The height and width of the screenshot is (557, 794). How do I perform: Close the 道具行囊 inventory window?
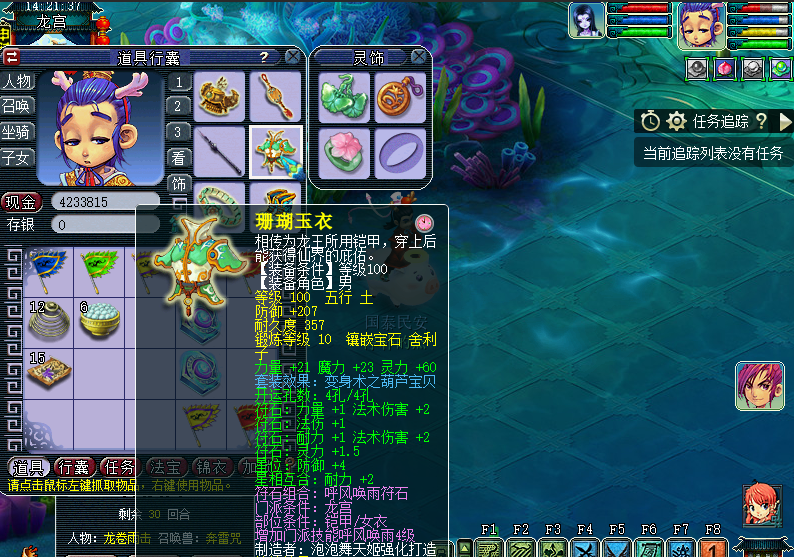(291, 57)
